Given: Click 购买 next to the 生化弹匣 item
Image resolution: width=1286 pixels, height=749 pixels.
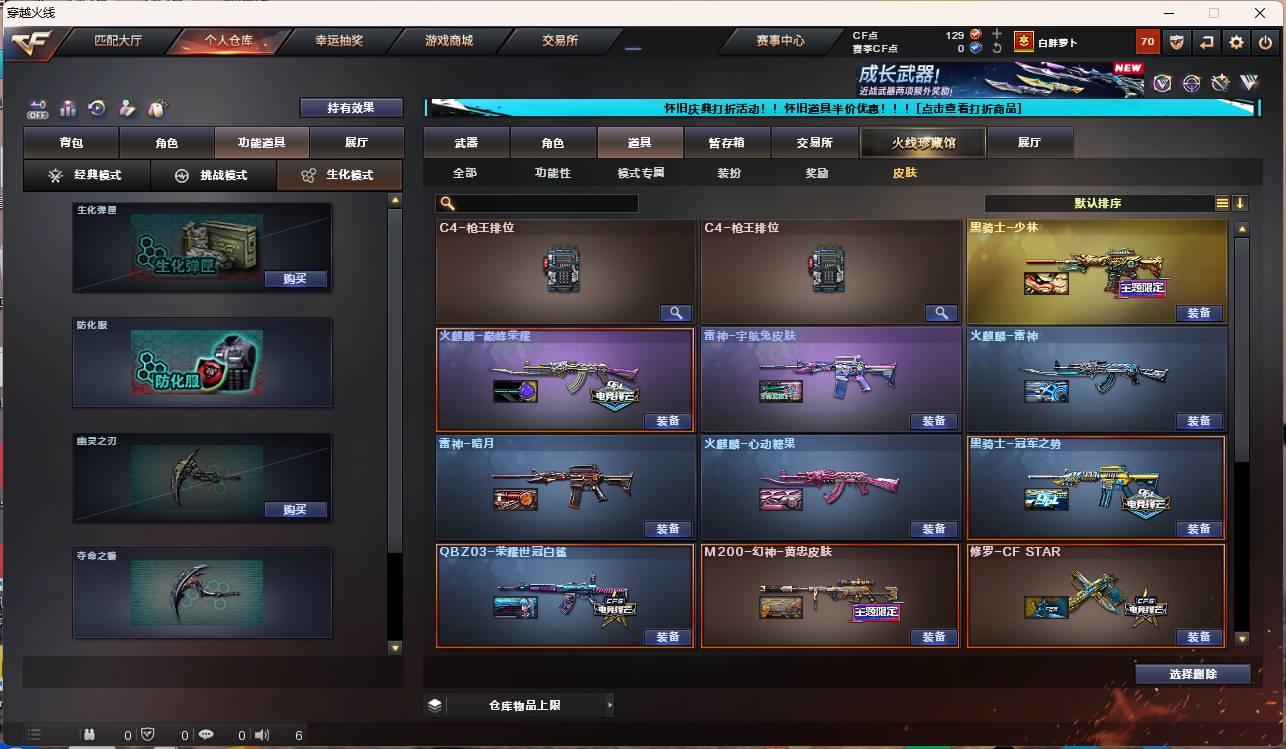Looking at the screenshot, I should click(293, 279).
